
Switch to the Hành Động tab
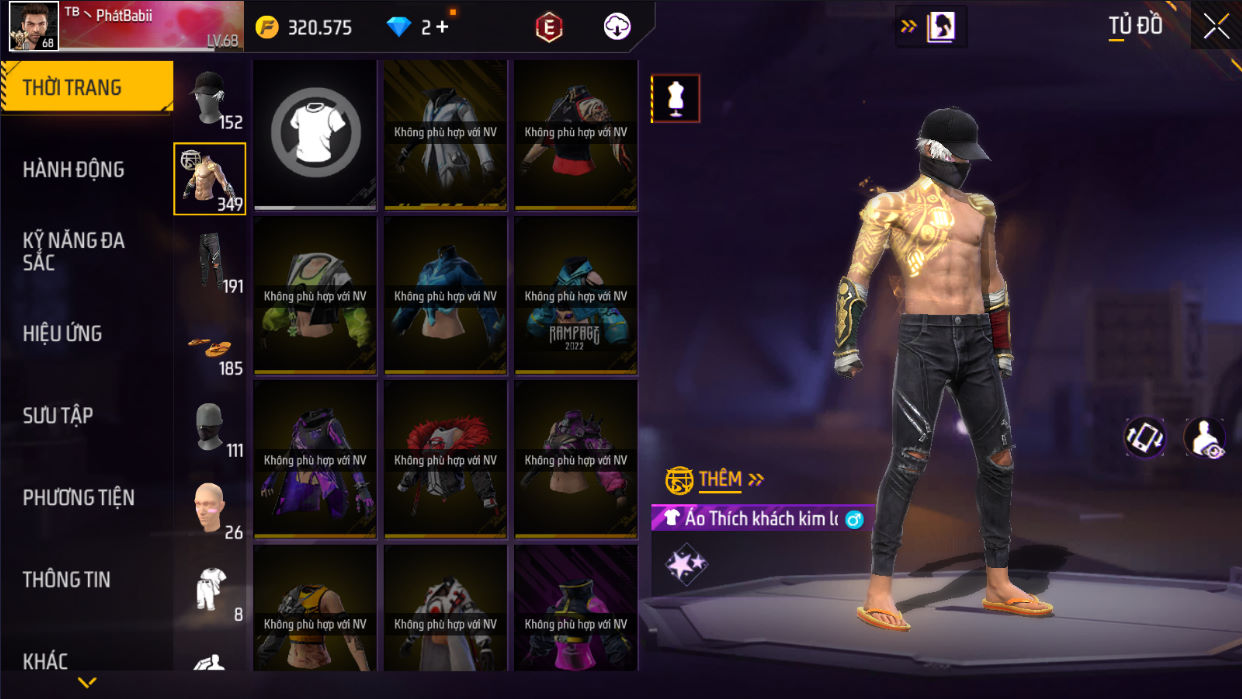74,170
